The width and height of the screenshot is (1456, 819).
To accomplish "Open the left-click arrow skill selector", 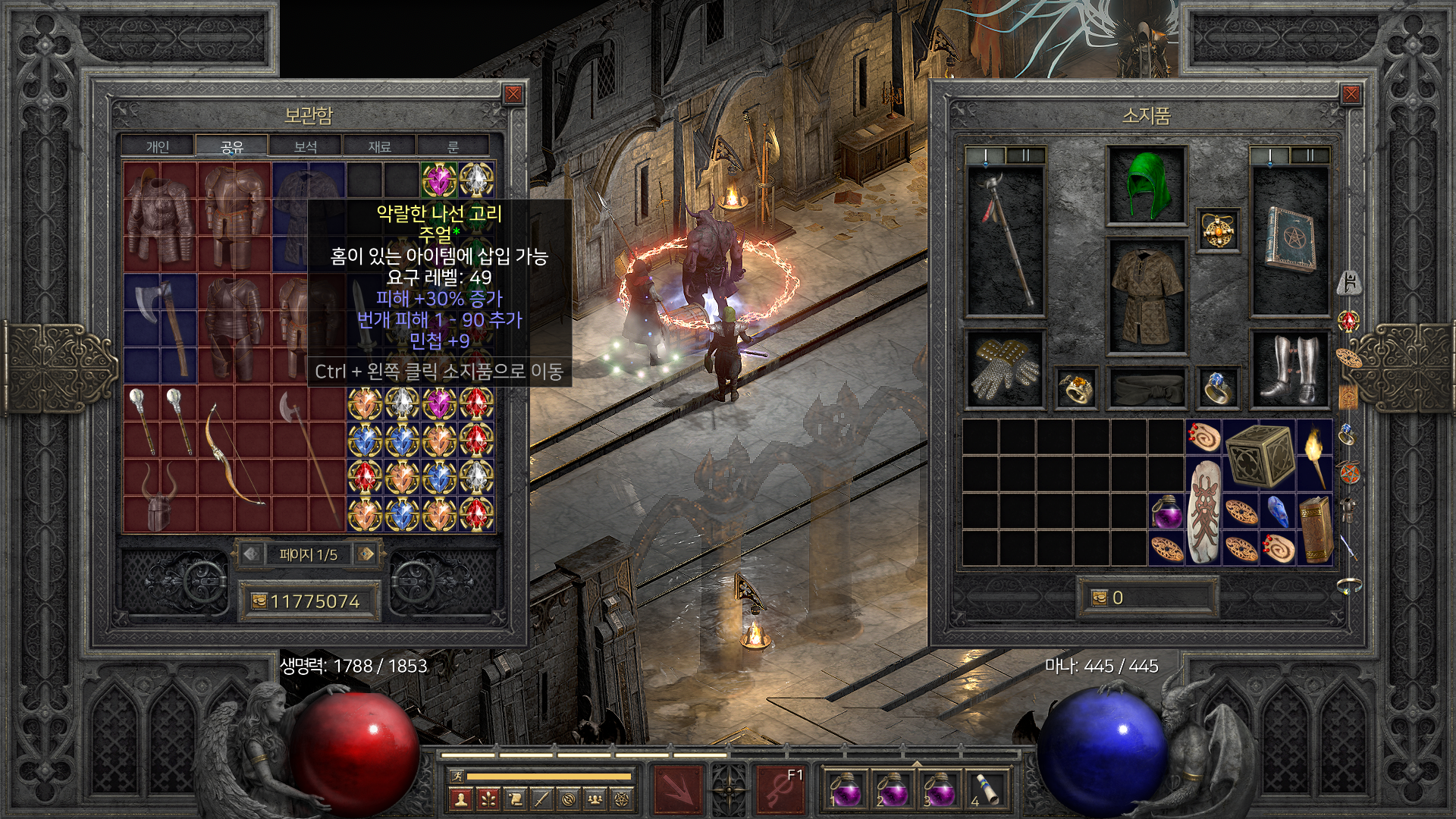I will click(678, 789).
